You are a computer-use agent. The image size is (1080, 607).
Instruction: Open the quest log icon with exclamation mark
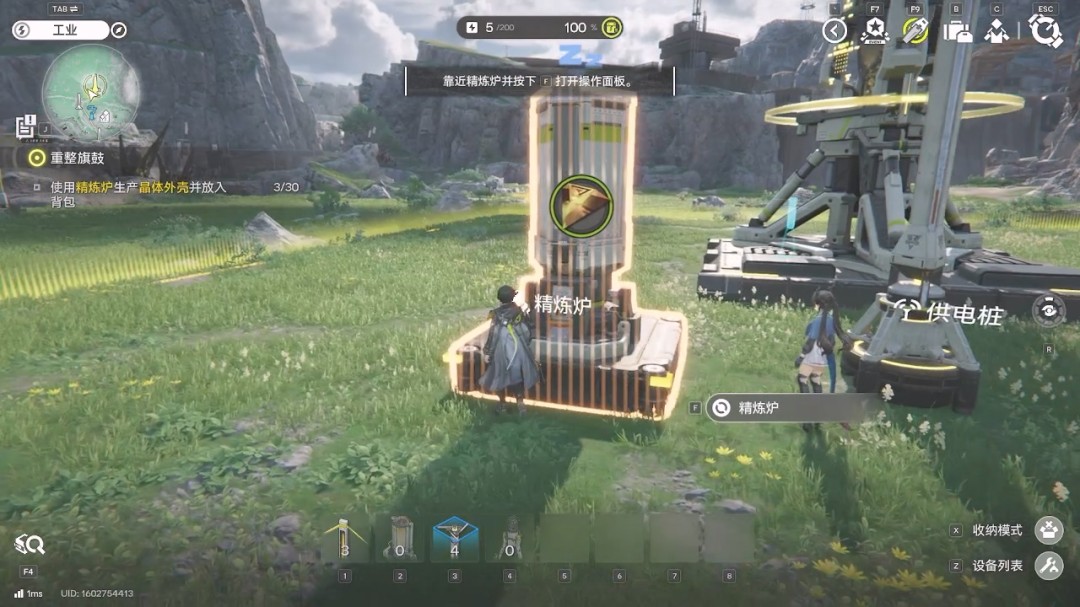(x=26, y=127)
